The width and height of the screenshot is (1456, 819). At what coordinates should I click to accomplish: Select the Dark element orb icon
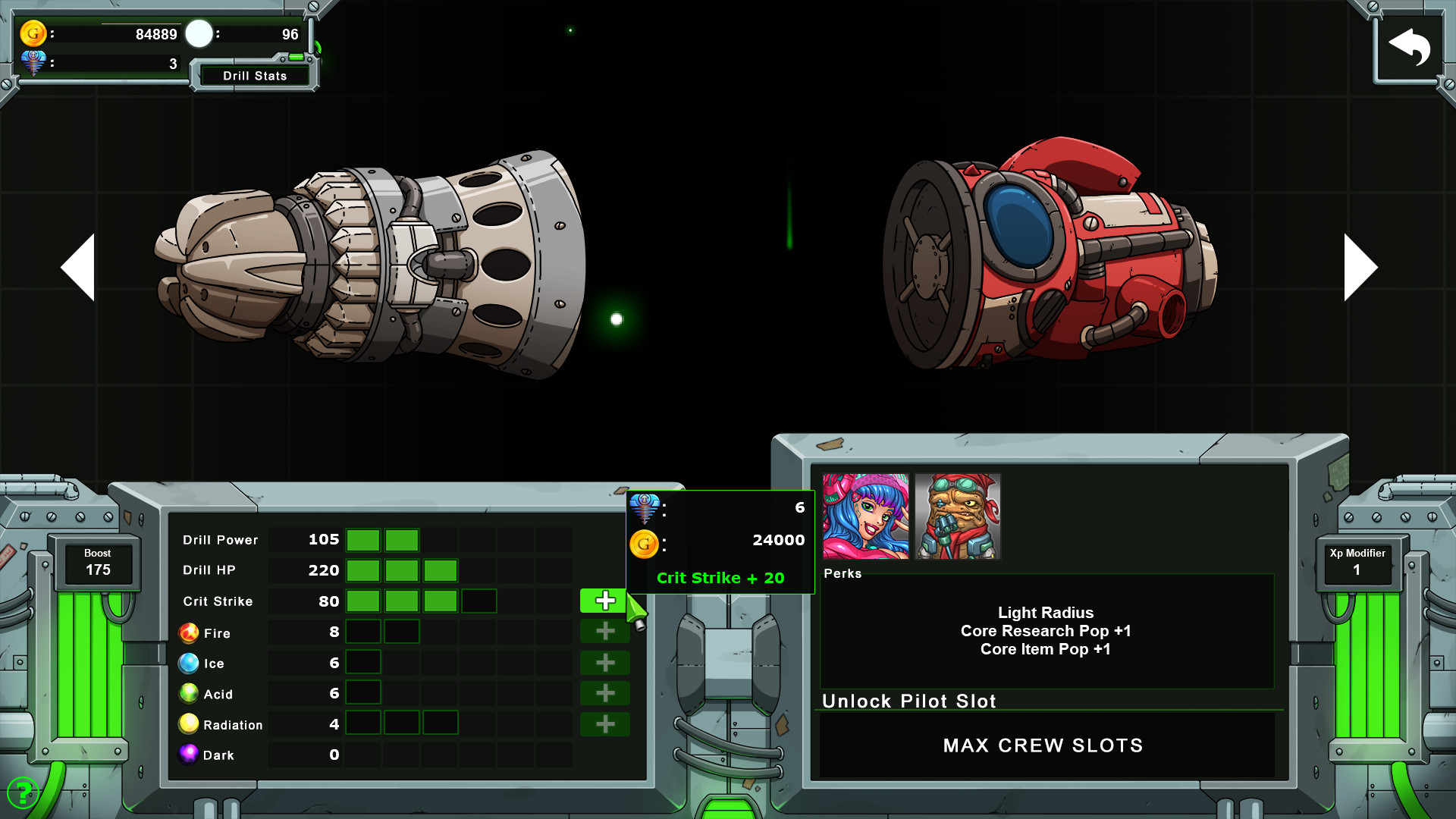[x=187, y=754]
